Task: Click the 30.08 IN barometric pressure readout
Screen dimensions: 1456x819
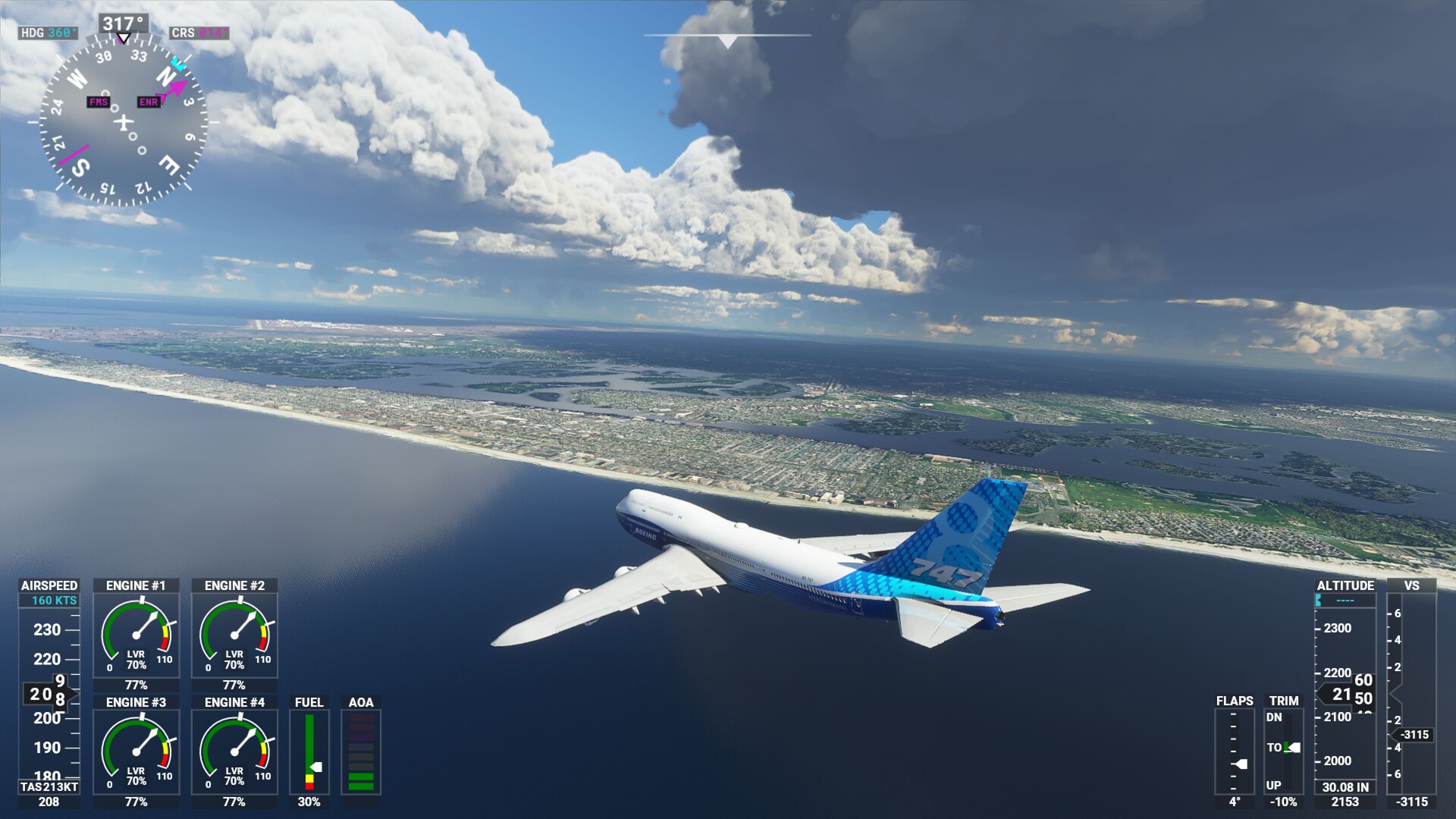Action: pos(1344,788)
